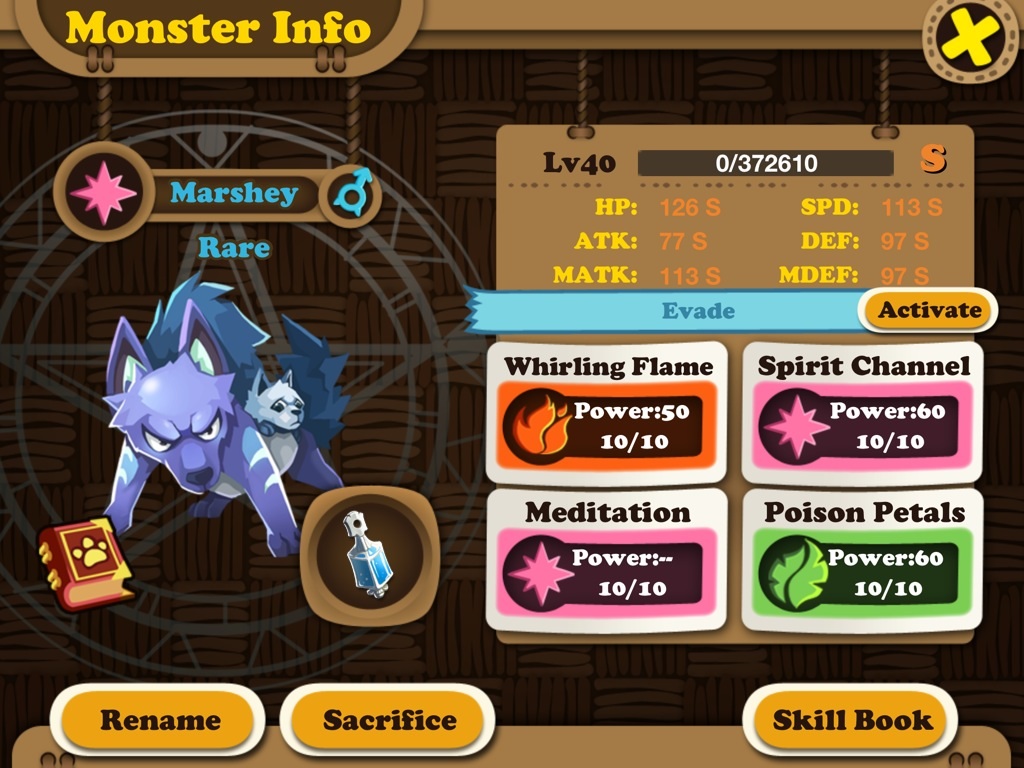Close the Monster Info screen
This screenshot has width=1024, height=768.
pos(969,40)
